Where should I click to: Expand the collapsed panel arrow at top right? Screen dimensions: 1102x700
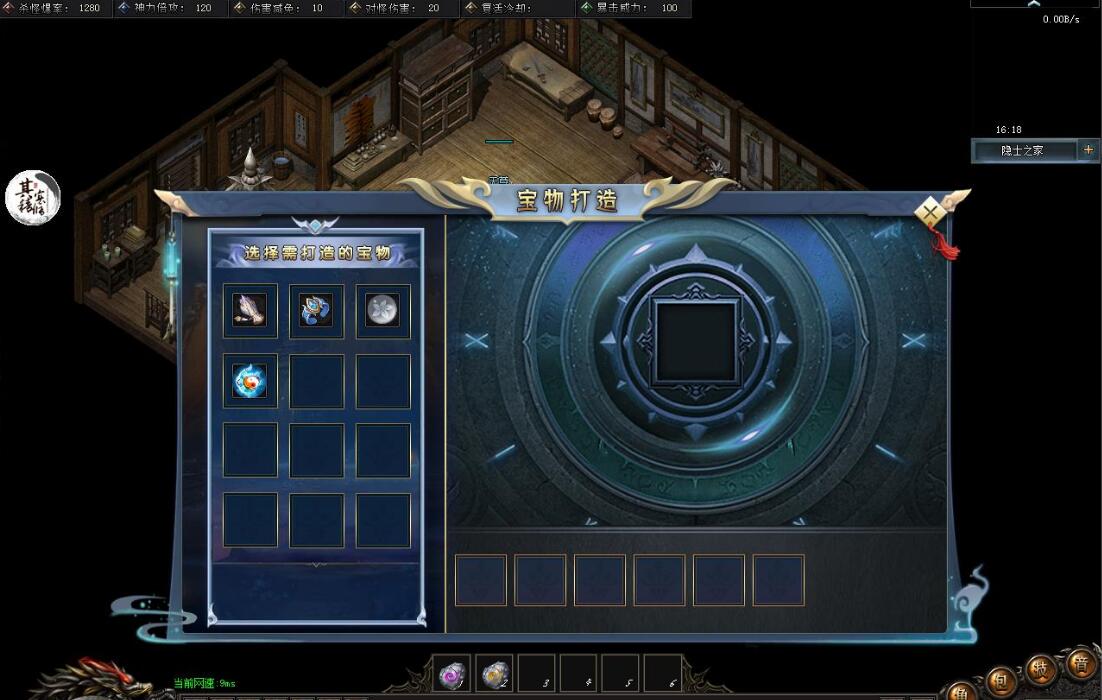[x=1034, y=4]
